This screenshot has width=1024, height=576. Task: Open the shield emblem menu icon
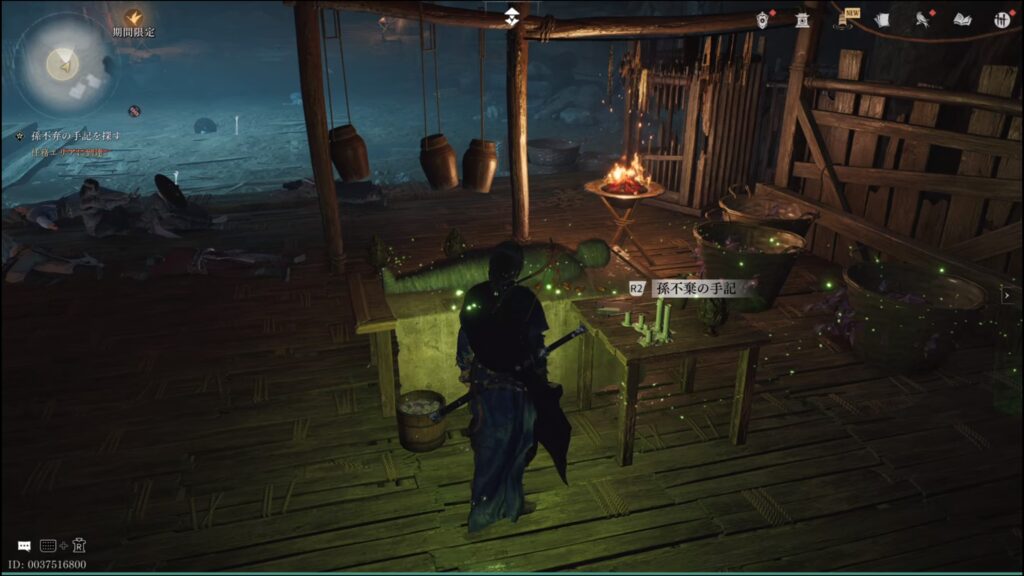[764, 20]
